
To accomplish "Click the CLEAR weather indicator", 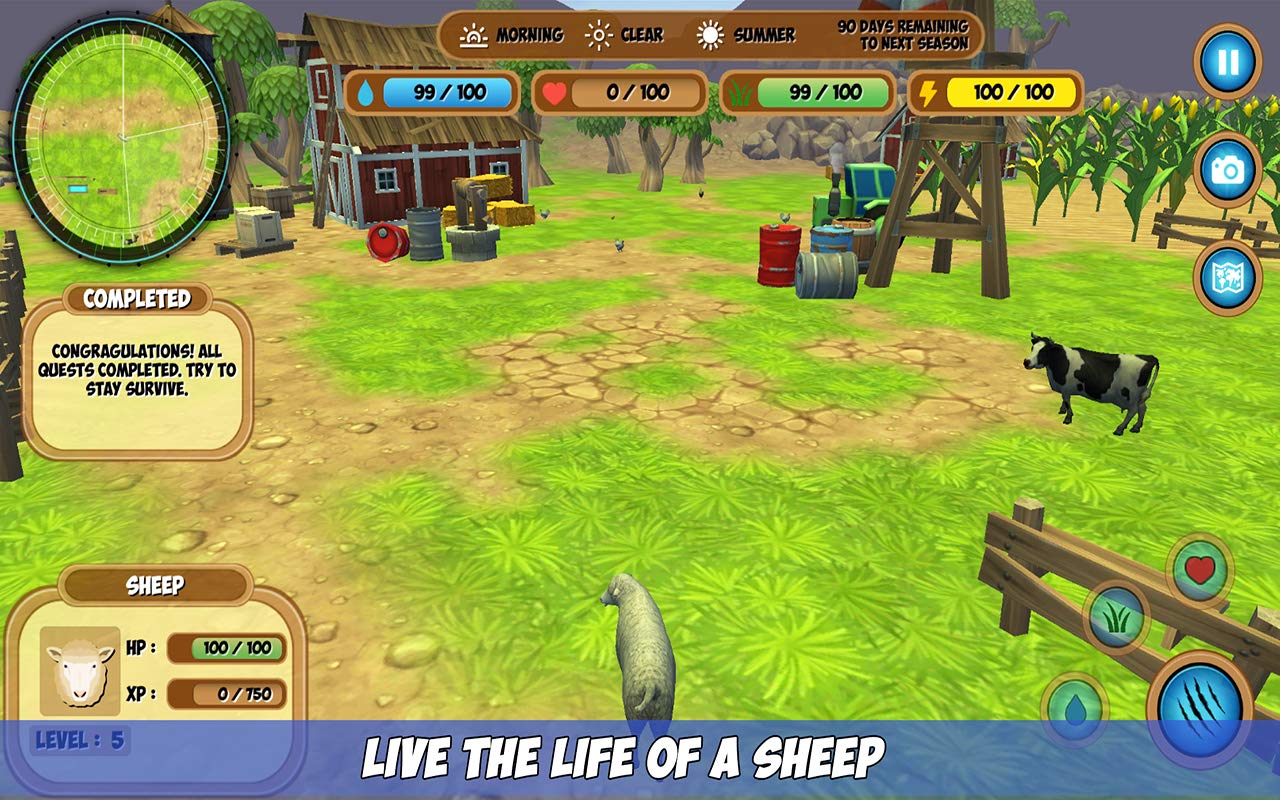I will pyautogui.click(x=597, y=34).
